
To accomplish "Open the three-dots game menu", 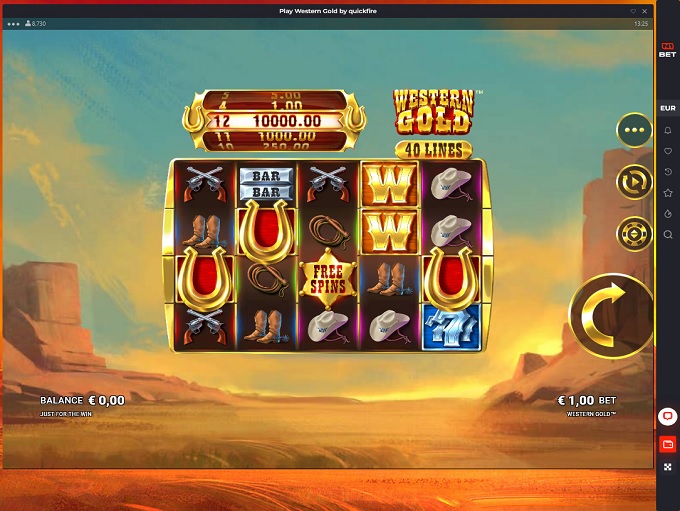I will [x=634, y=129].
